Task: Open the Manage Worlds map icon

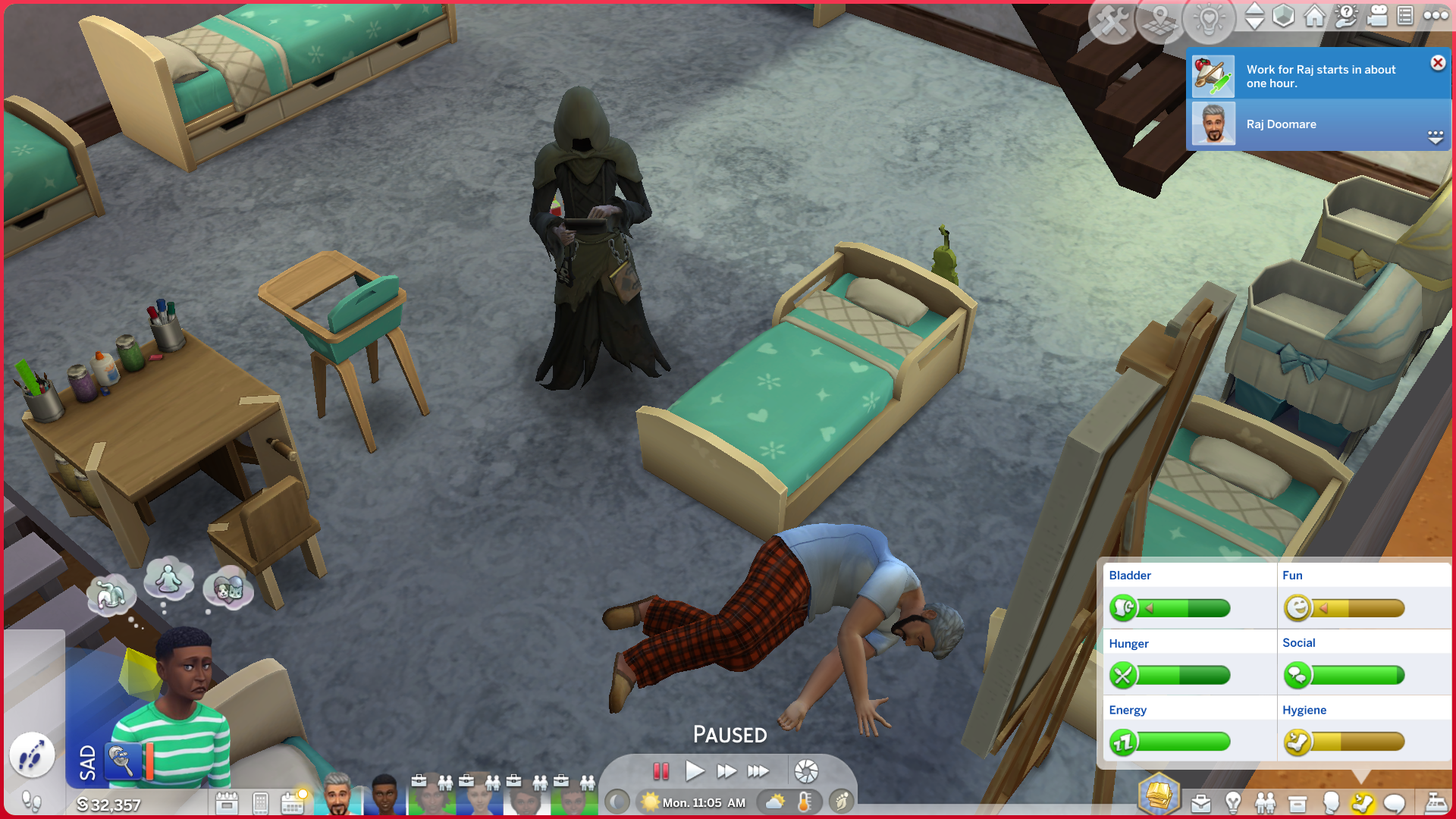Action: click(1159, 20)
